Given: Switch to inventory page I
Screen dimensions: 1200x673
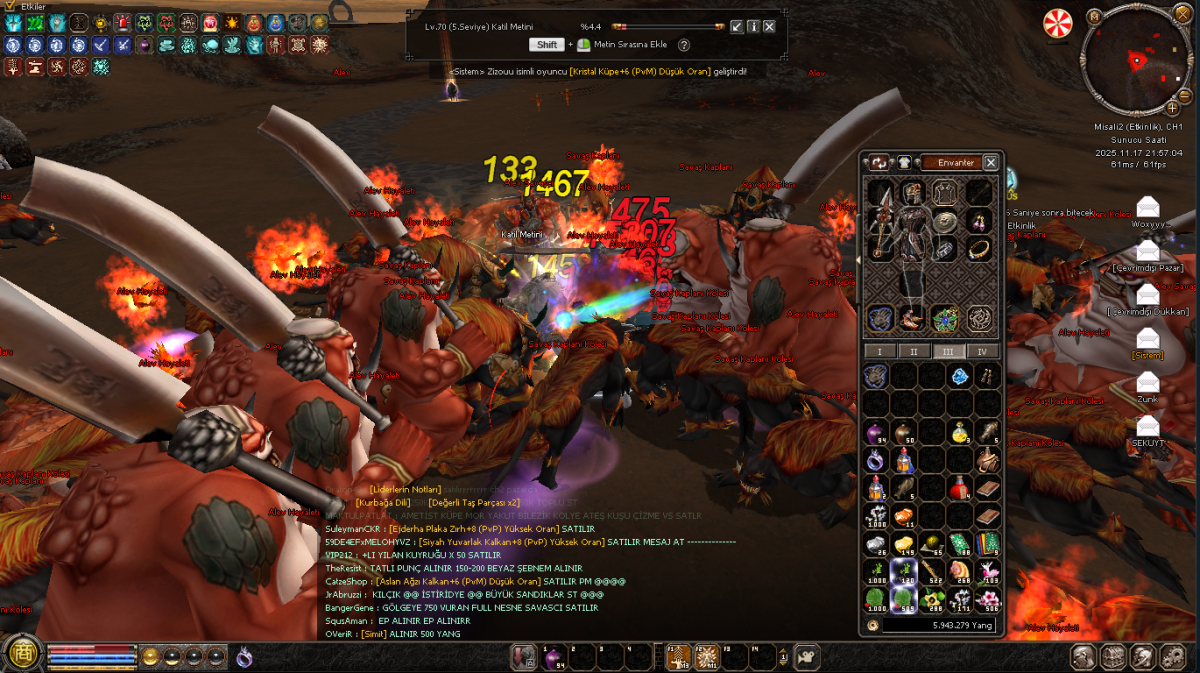Looking at the screenshot, I should tap(880, 351).
